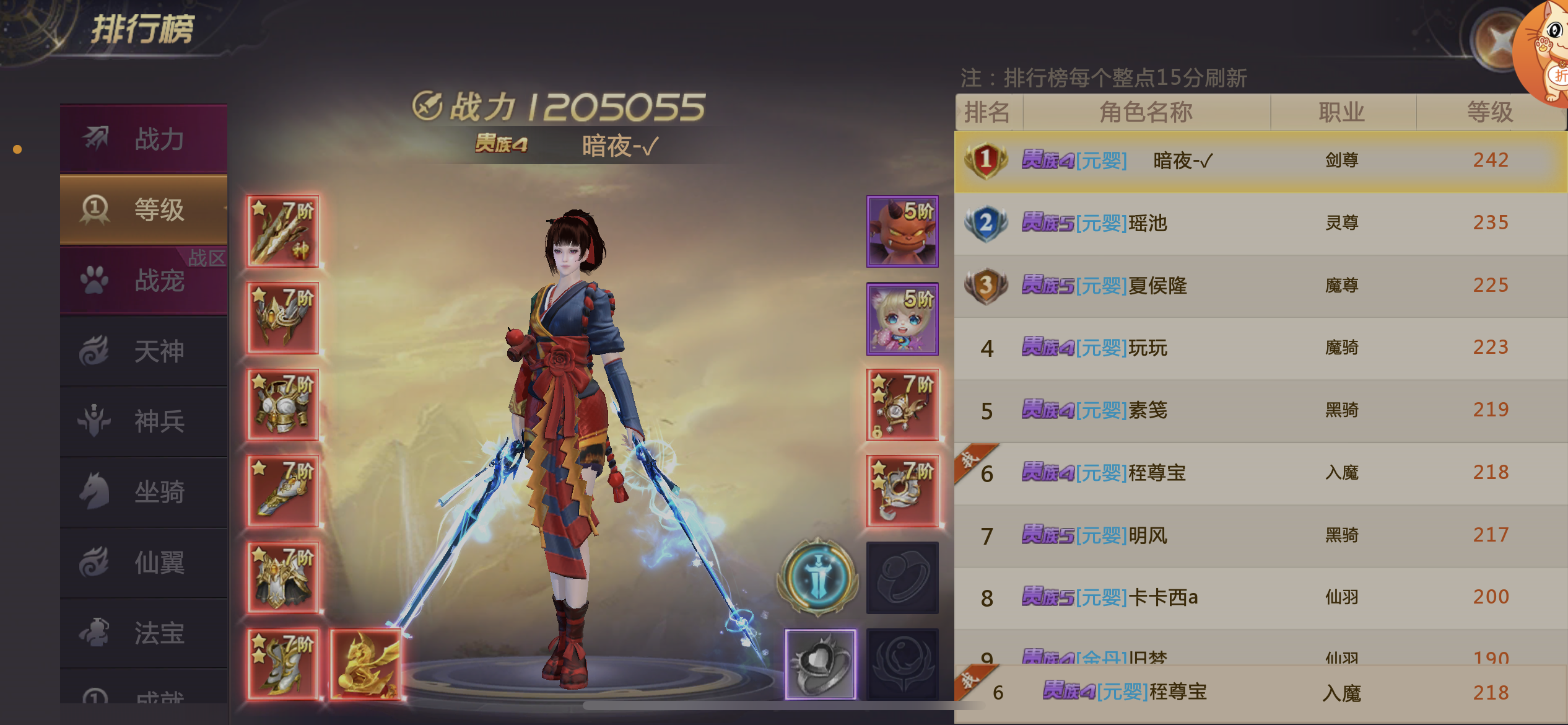Open the 坐骑 ranking tab

144,492
